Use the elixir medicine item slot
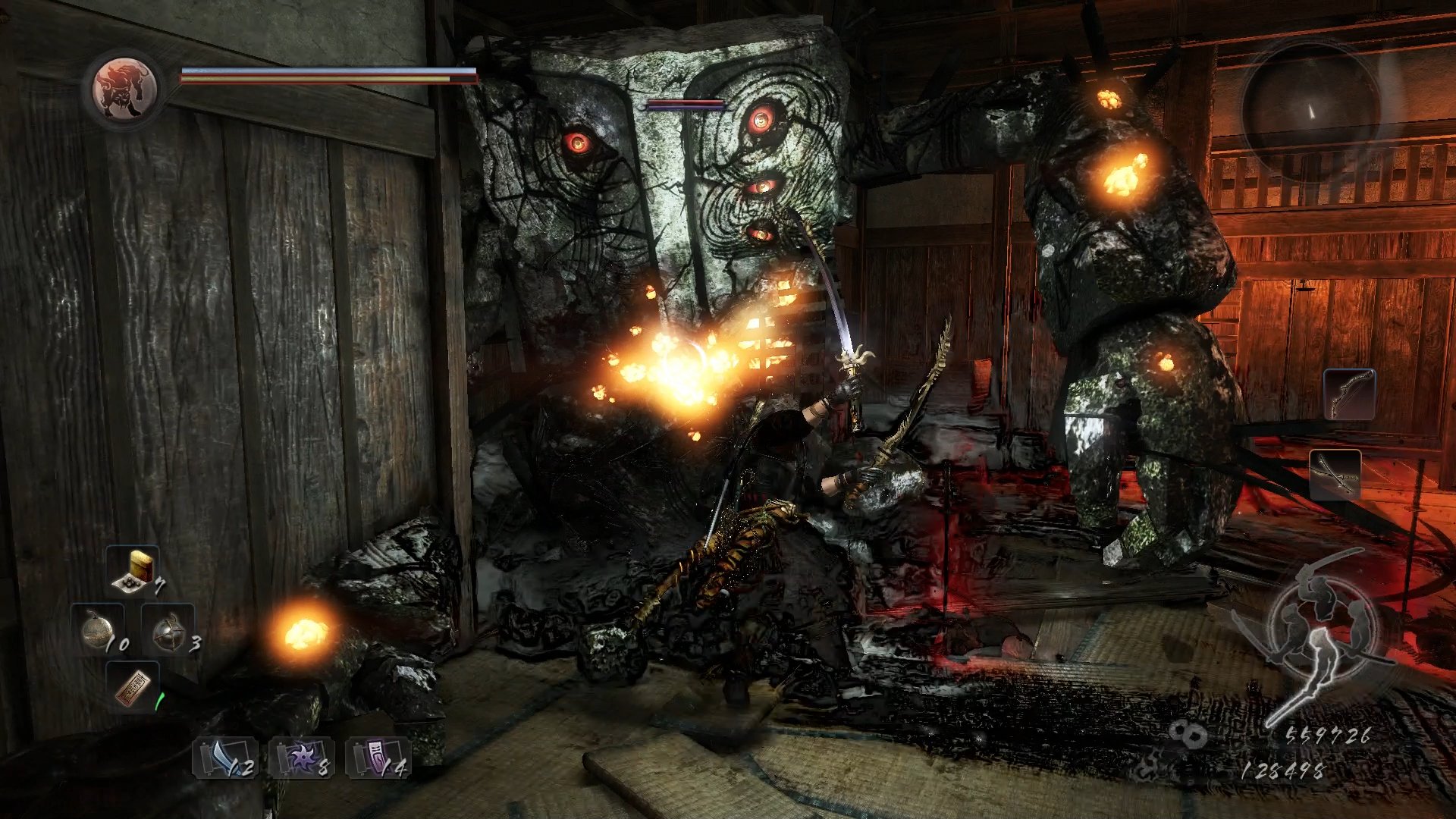Image resolution: width=1456 pixels, height=819 pixels. 133,570
